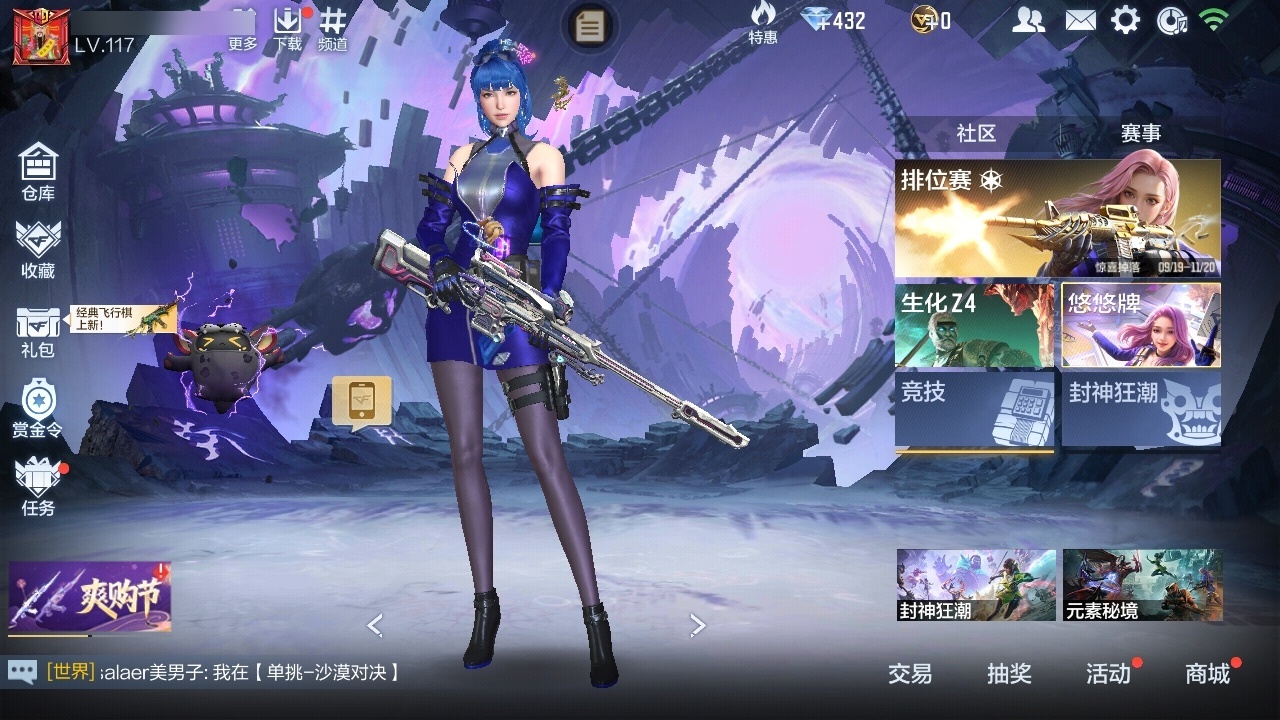Show the next character with right arrow
The width and height of the screenshot is (1280, 720).
(698, 626)
